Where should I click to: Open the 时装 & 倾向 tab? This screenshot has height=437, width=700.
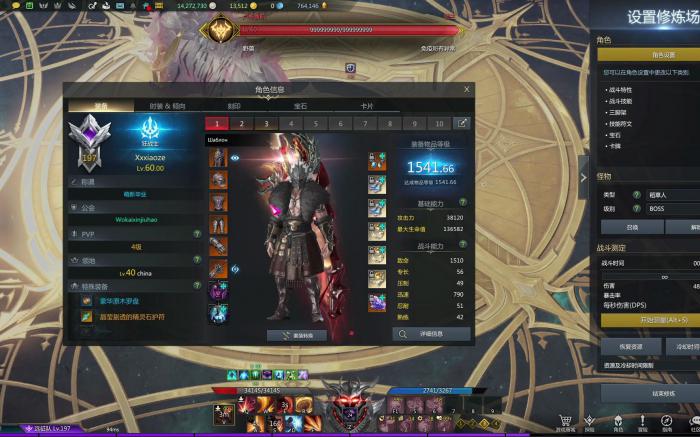pos(167,105)
